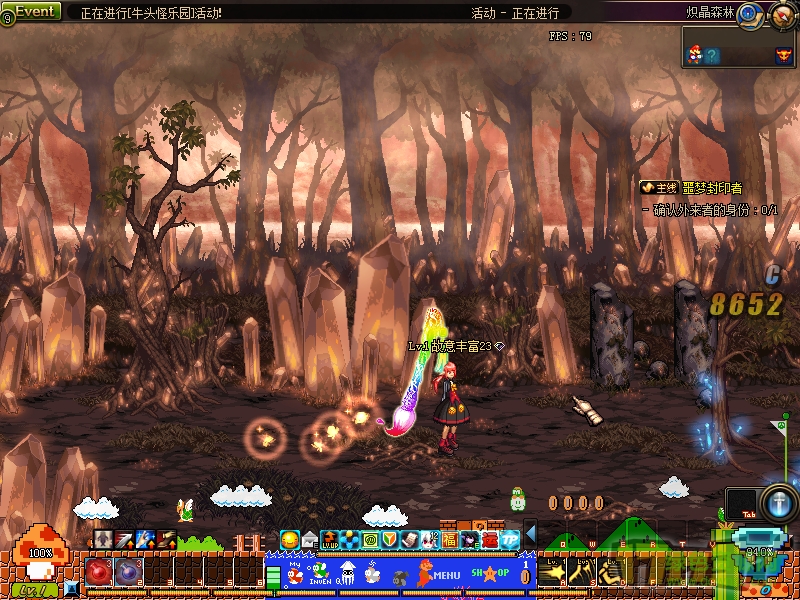The image size is (800, 600).
Task: Click the LV.UP icon
Action: pyautogui.click(x=330, y=540)
